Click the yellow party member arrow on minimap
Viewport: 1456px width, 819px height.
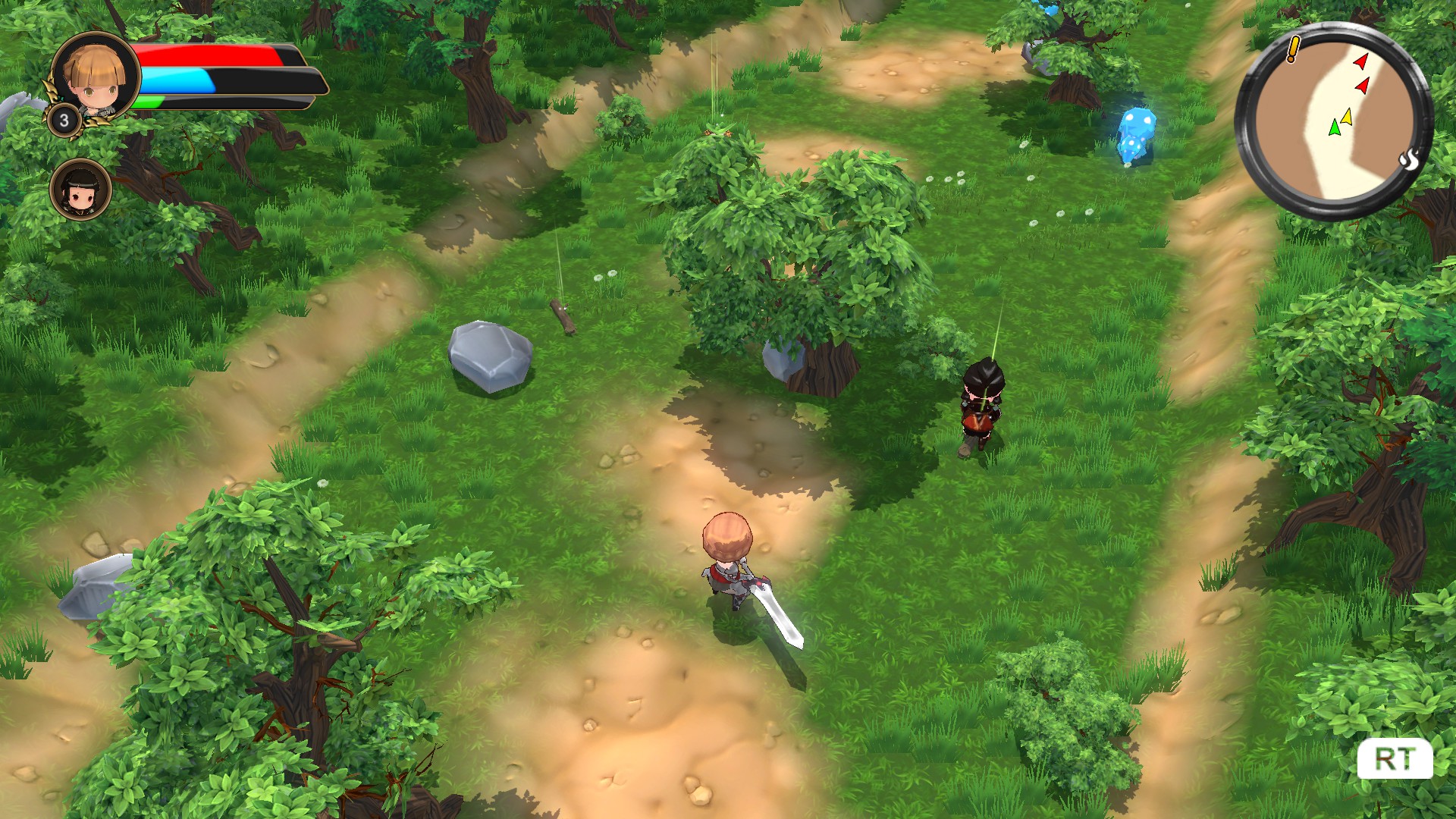pos(1347,117)
